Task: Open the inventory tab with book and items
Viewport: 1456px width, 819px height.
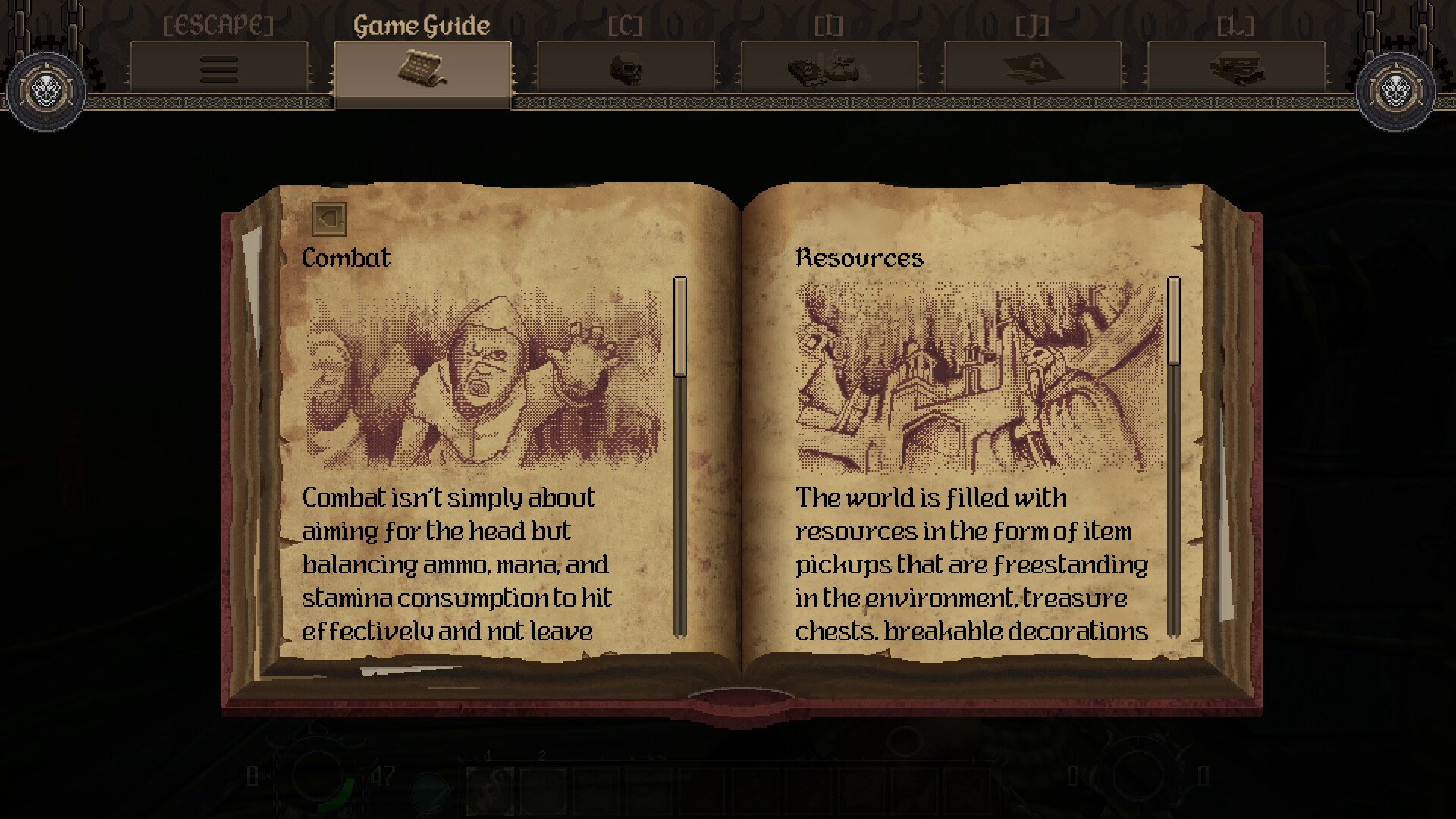Action: [x=829, y=69]
